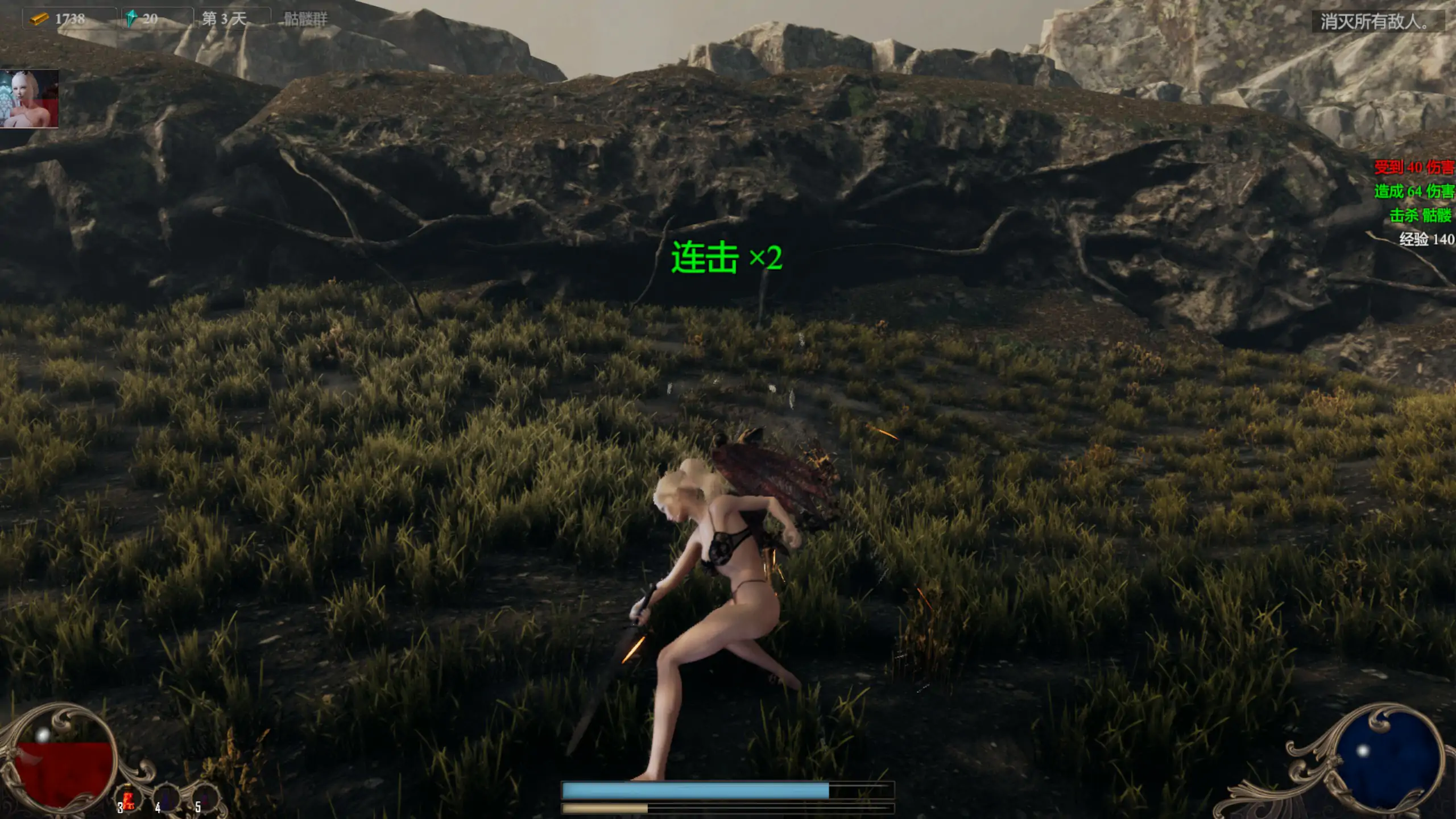Select the red potion in skill slot 3
The height and width of the screenshot is (819, 1456).
(x=129, y=797)
